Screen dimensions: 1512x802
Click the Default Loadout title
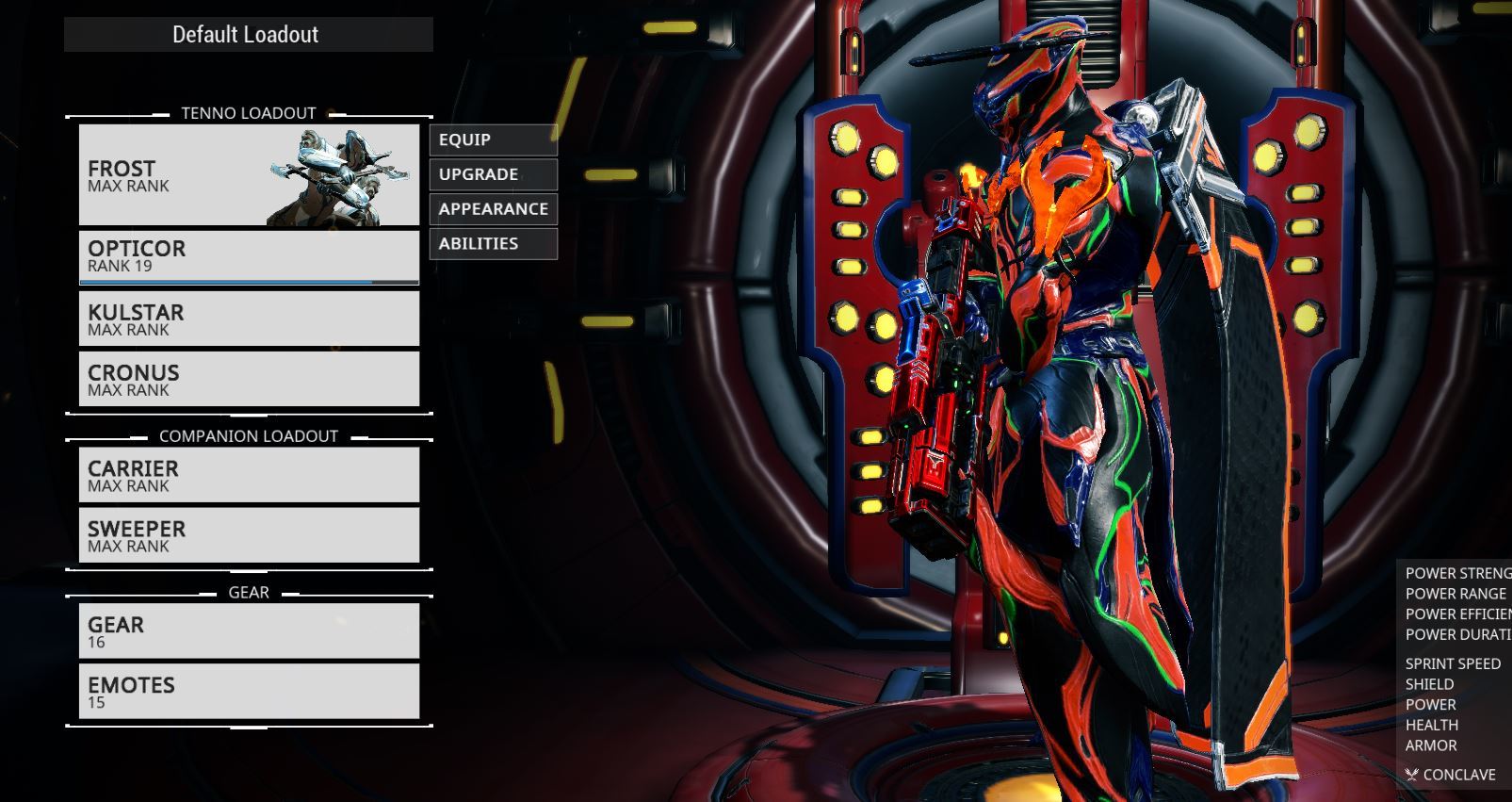[245, 34]
